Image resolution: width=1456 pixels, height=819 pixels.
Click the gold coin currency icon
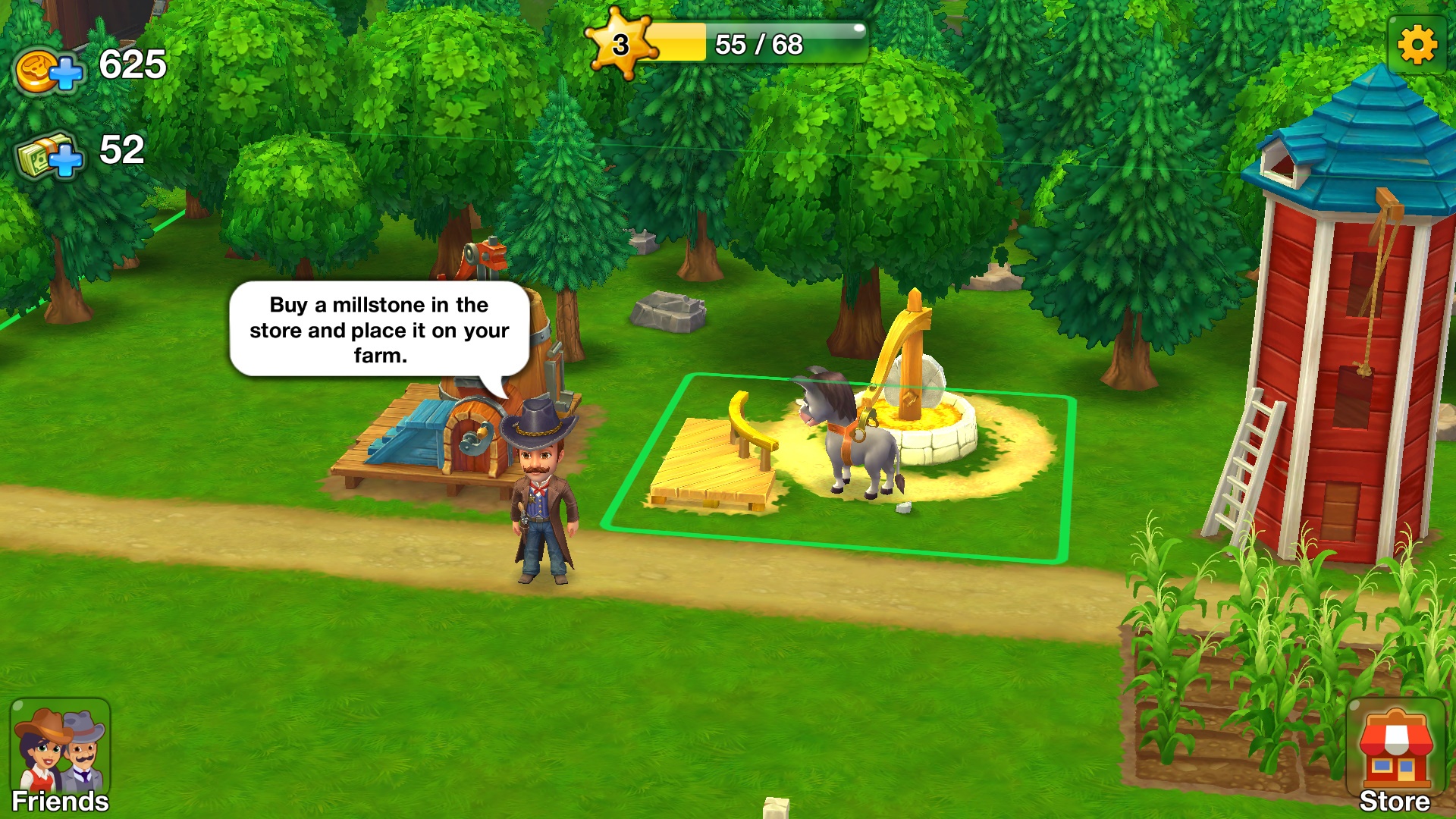click(36, 70)
